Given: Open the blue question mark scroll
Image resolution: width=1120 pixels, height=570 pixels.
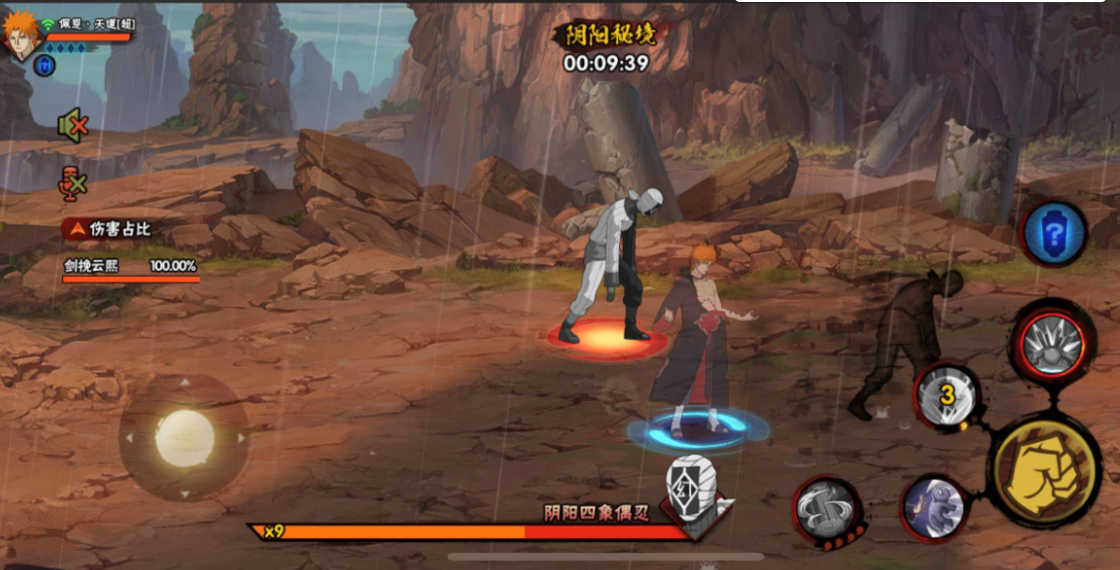Looking at the screenshot, I should click(1053, 234).
